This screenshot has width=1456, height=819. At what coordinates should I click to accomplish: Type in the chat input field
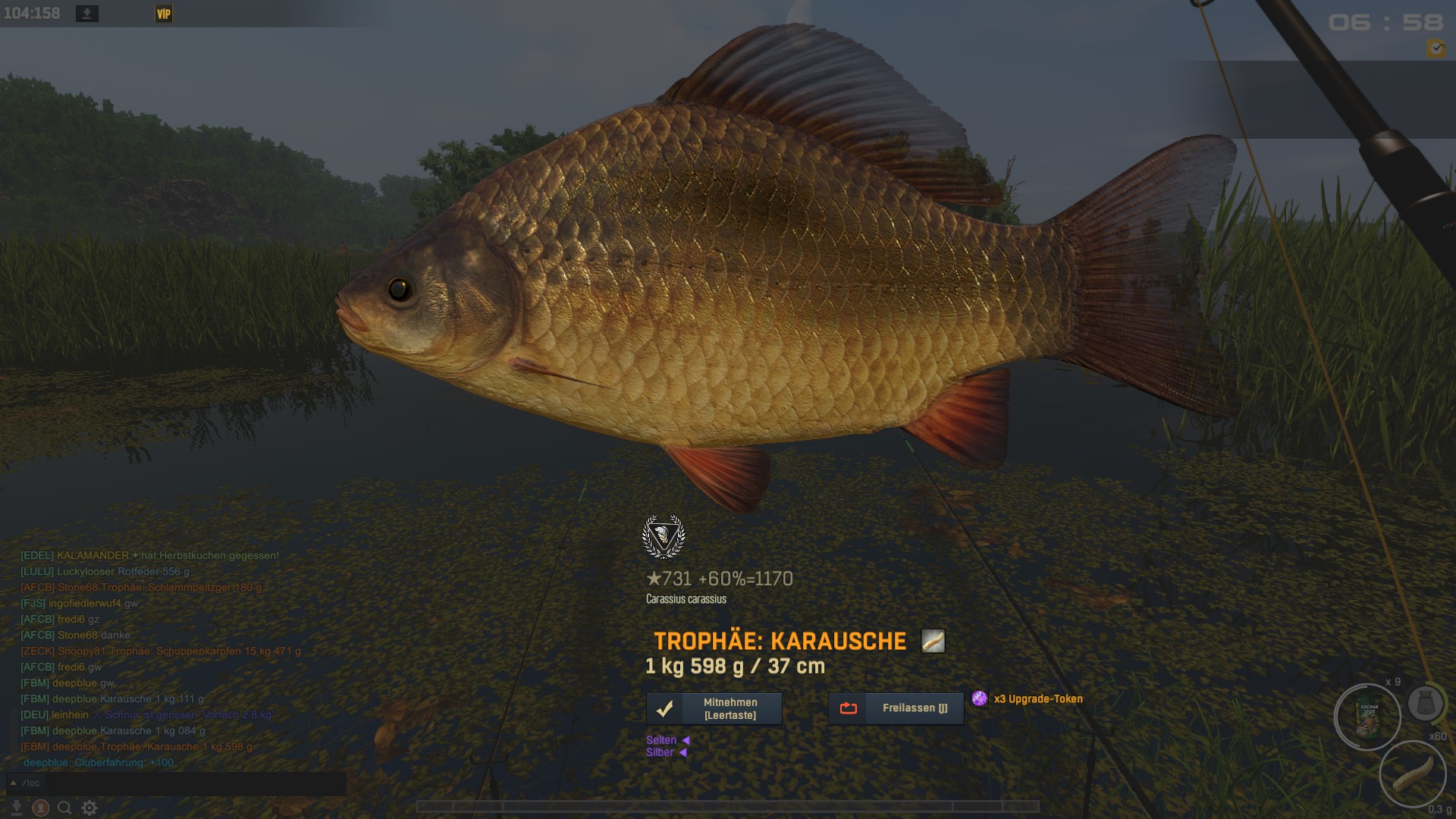190,783
